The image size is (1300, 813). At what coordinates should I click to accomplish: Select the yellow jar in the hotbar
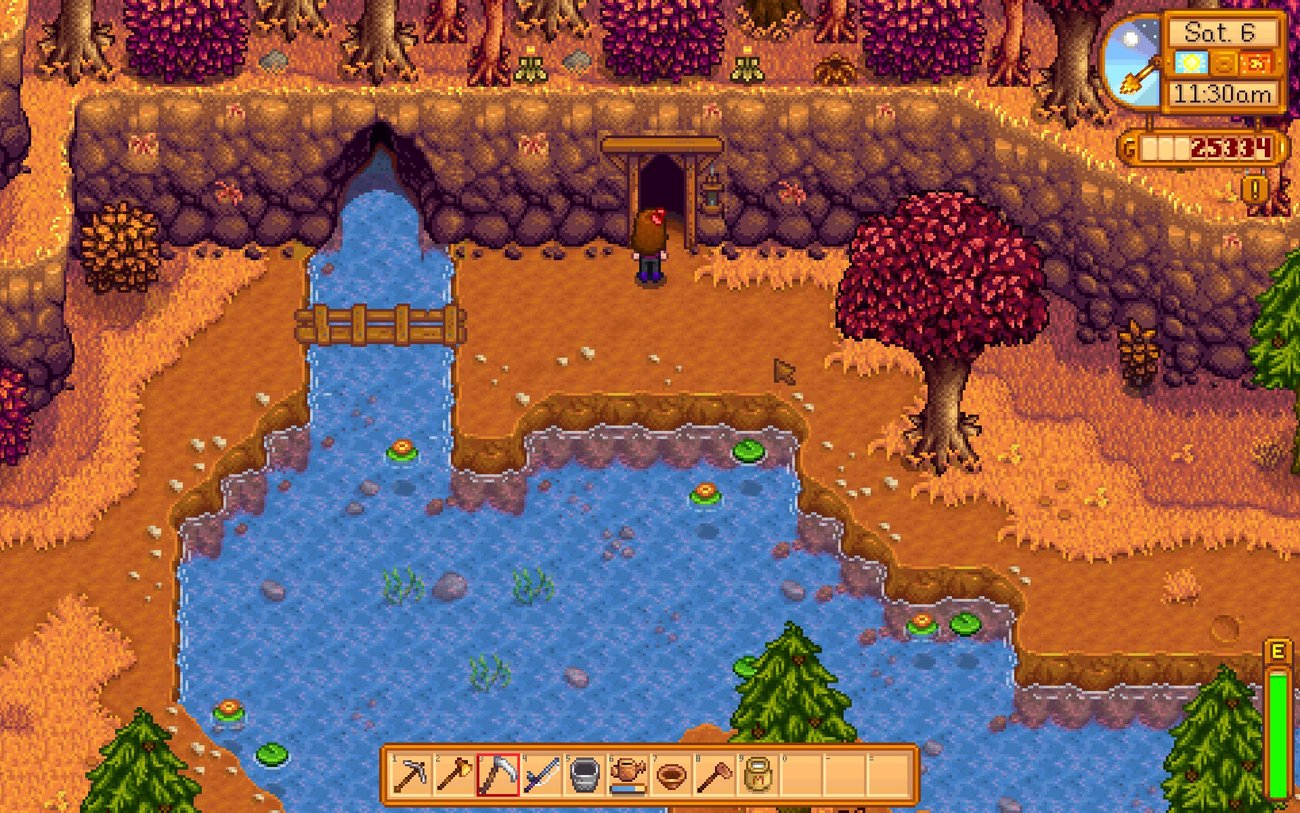coord(757,775)
